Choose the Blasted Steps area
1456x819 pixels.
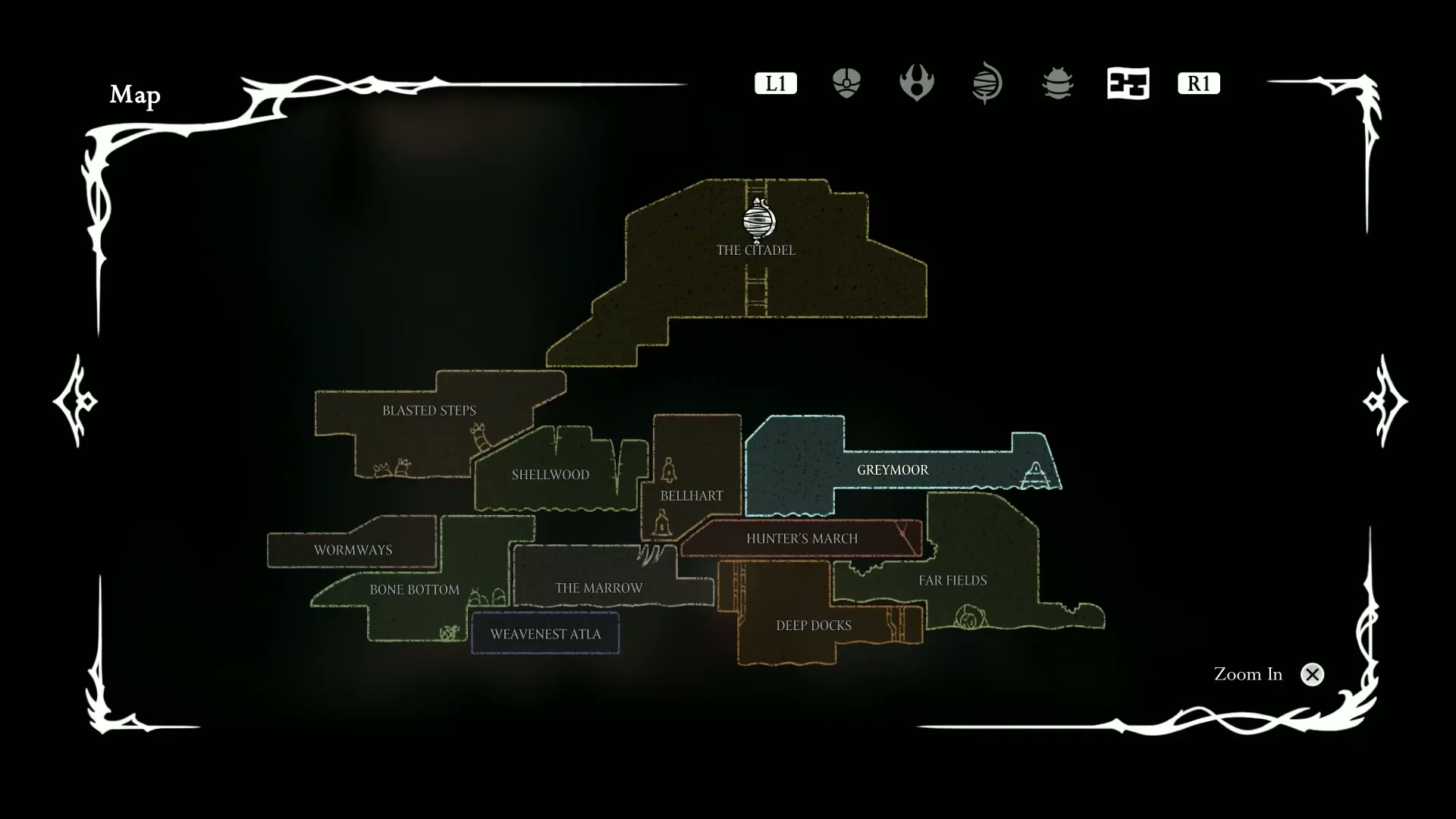point(428,411)
